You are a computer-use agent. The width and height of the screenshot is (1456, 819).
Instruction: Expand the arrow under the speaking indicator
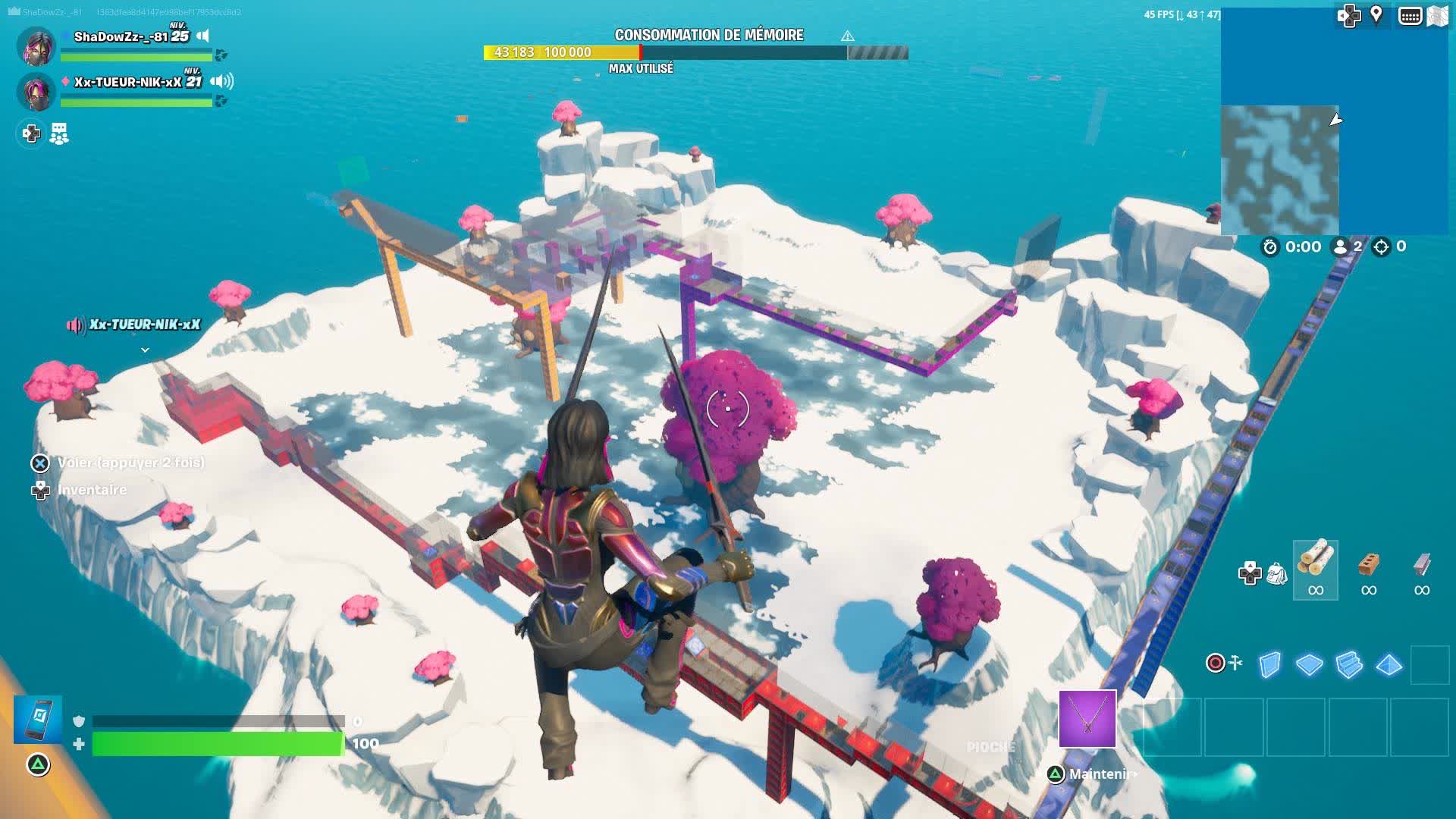pyautogui.click(x=145, y=350)
